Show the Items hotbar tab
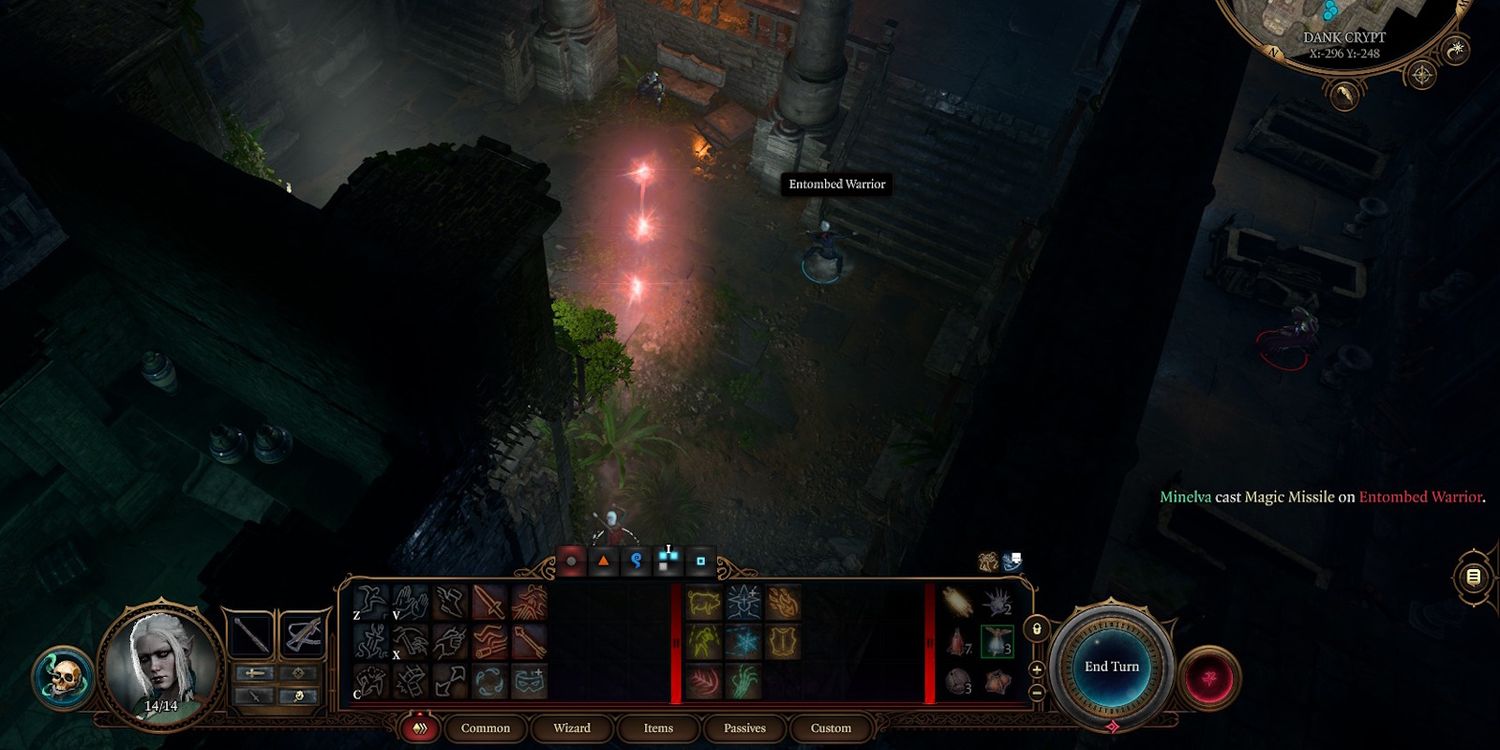The height and width of the screenshot is (750, 1500). (658, 728)
